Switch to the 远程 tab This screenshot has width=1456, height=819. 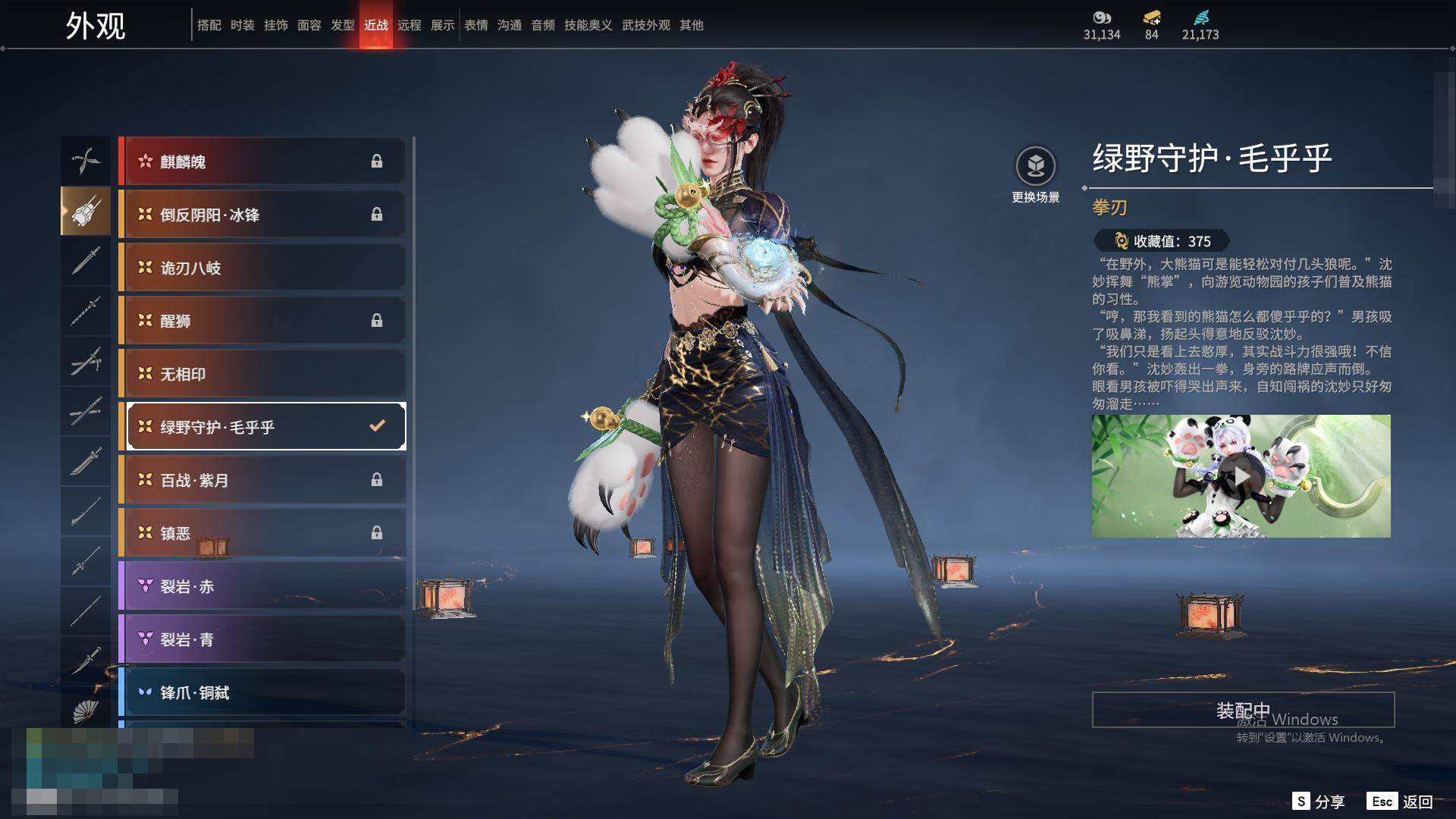pyautogui.click(x=409, y=25)
